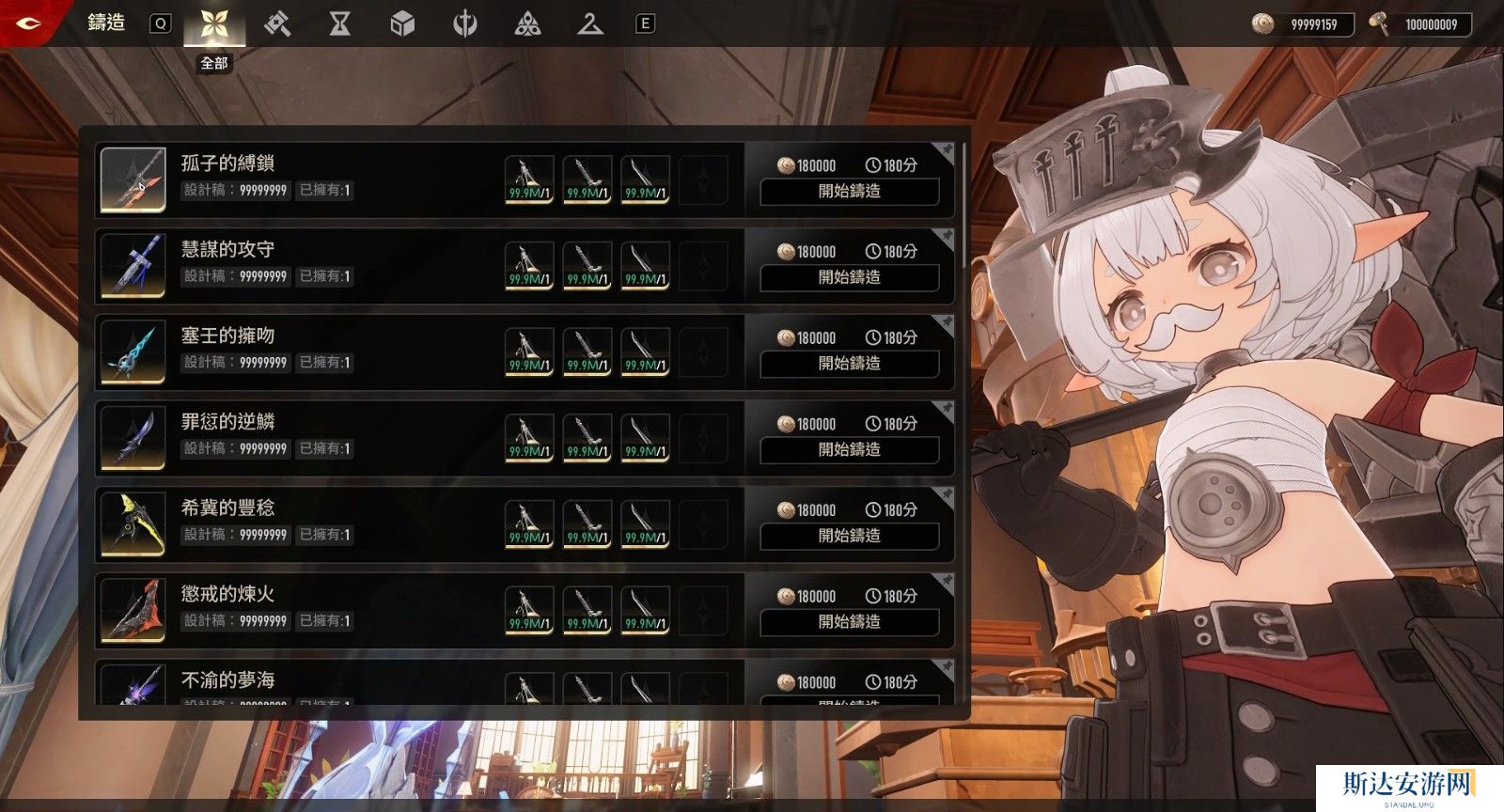
Task: Choose the sword-and-crescent emblem tab
Action: (465, 24)
